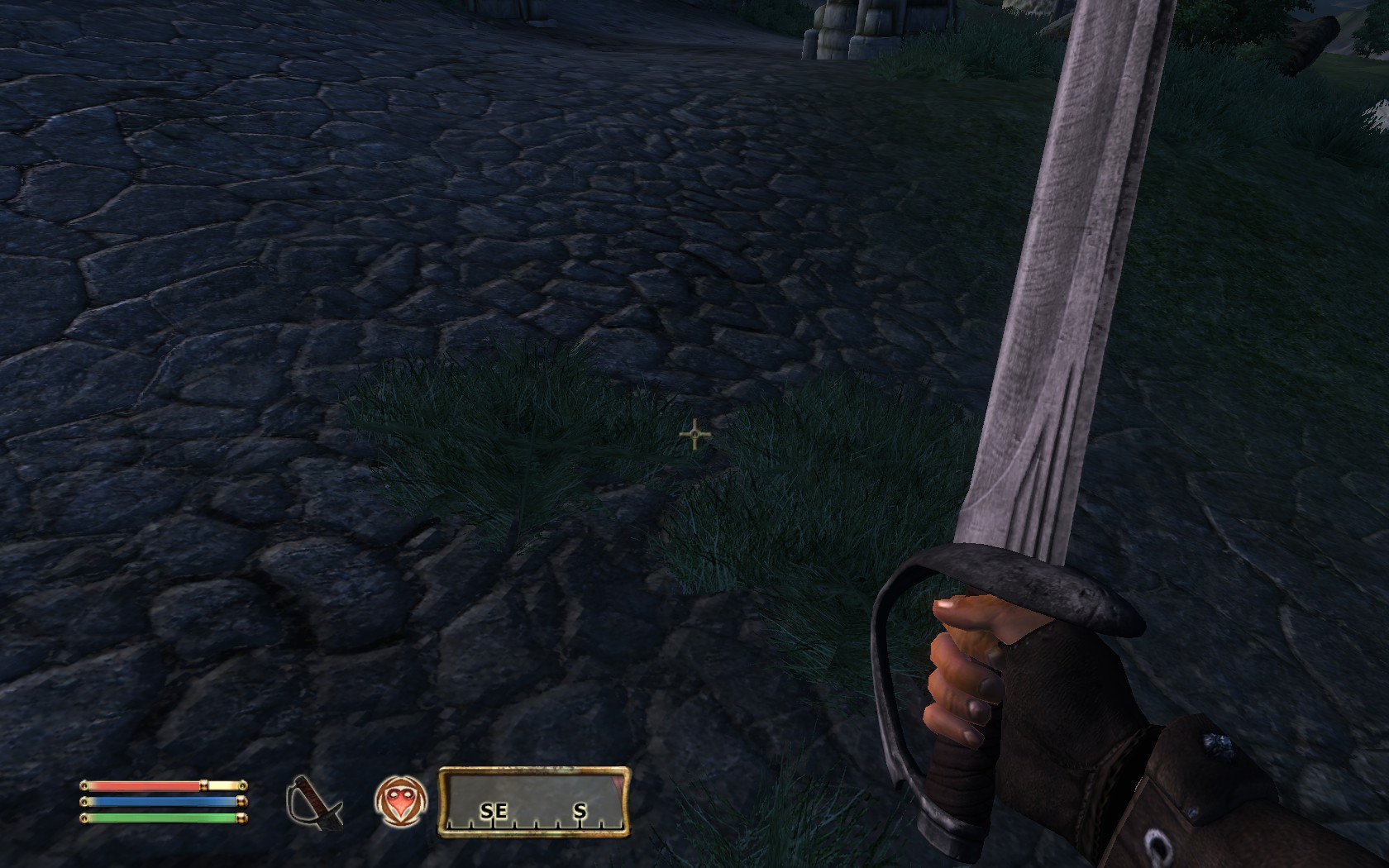Select the active spell heart icon
The image size is (1389, 868).
click(x=401, y=802)
